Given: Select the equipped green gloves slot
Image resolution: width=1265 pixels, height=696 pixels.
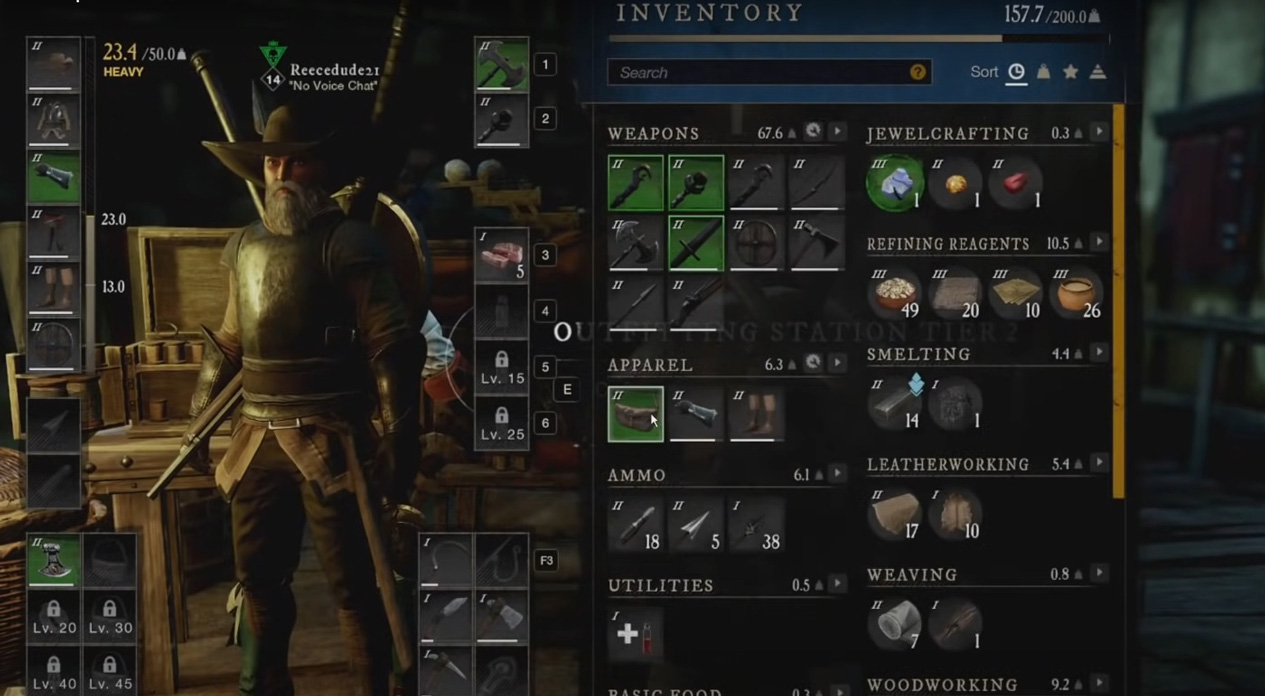Looking at the screenshot, I should tap(54, 177).
